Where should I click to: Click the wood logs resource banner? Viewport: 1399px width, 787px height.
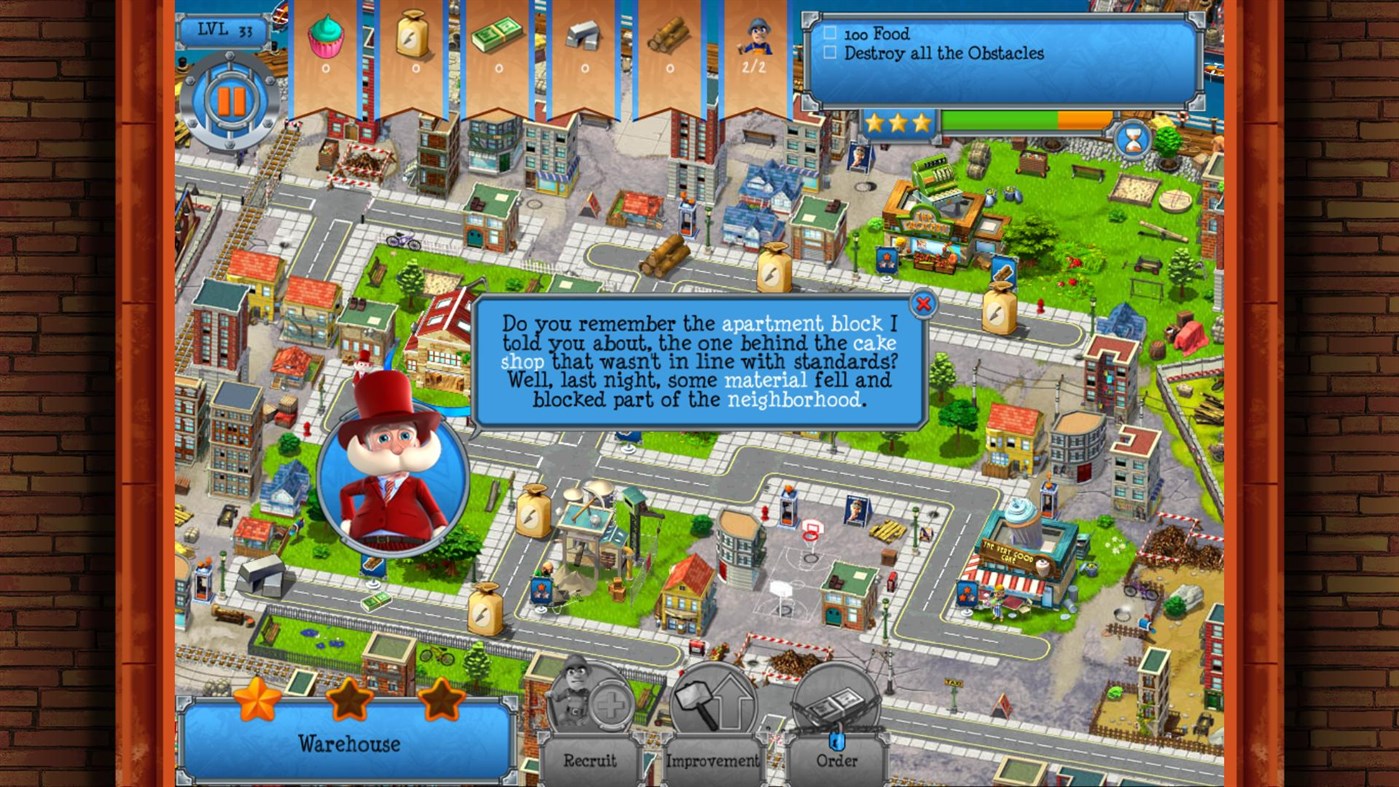[x=669, y=35]
